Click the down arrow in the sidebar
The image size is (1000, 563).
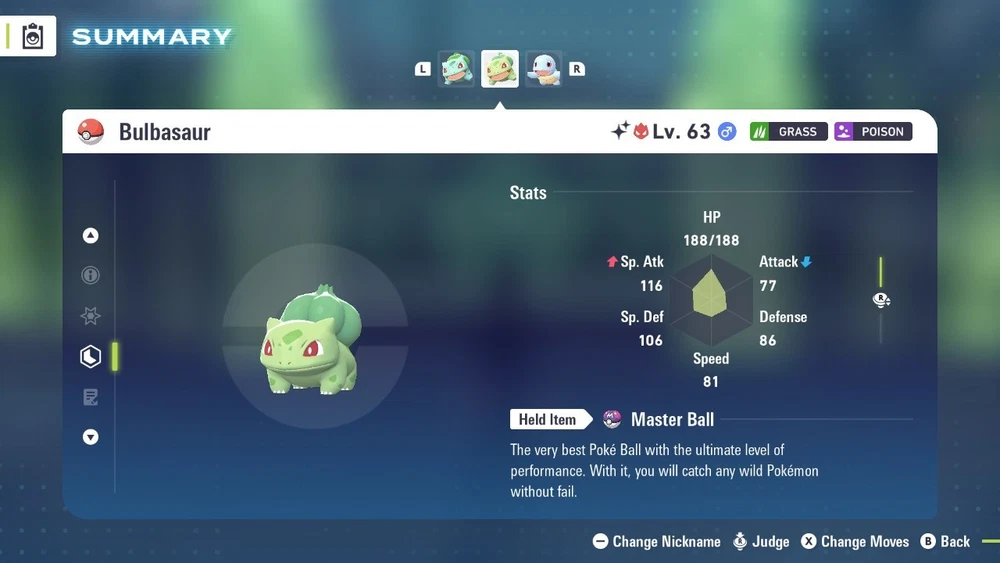[91, 437]
